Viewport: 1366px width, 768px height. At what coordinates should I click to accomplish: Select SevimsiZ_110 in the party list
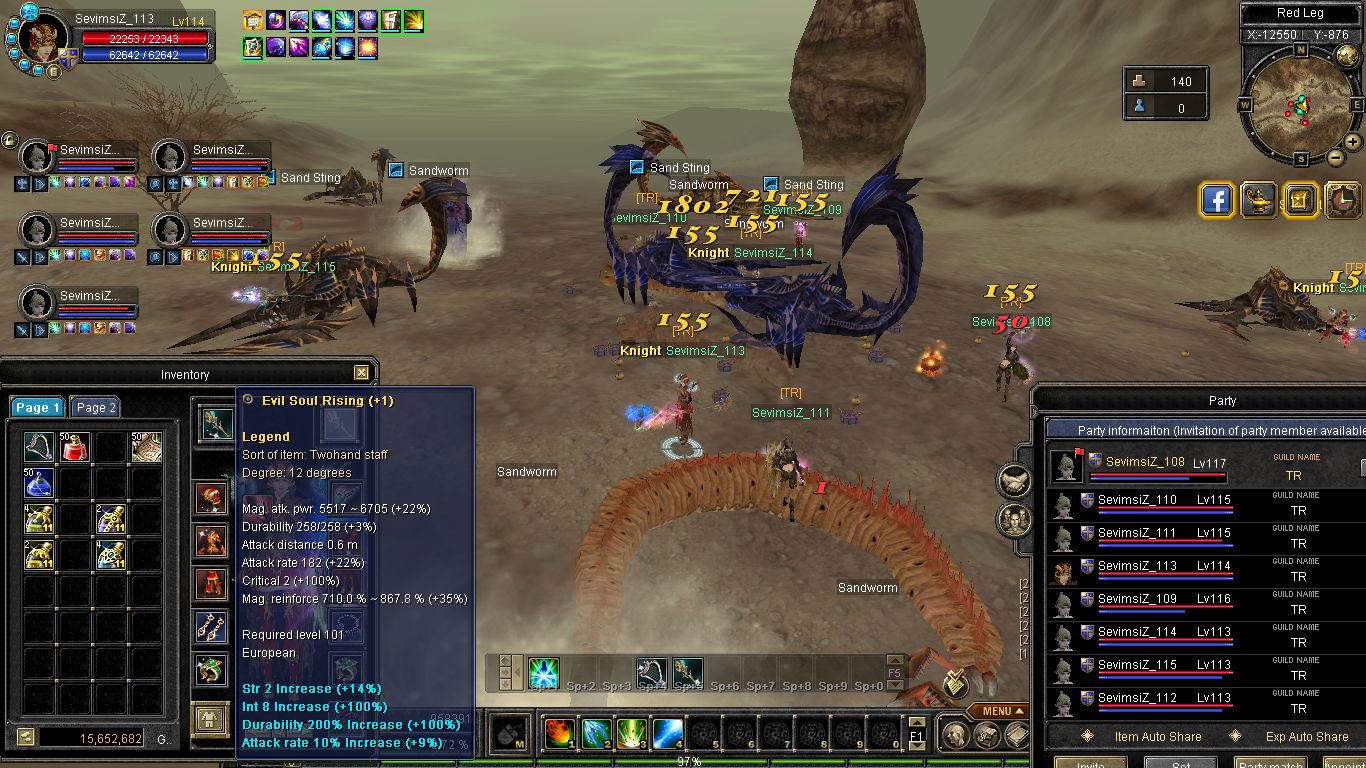click(1137, 500)
